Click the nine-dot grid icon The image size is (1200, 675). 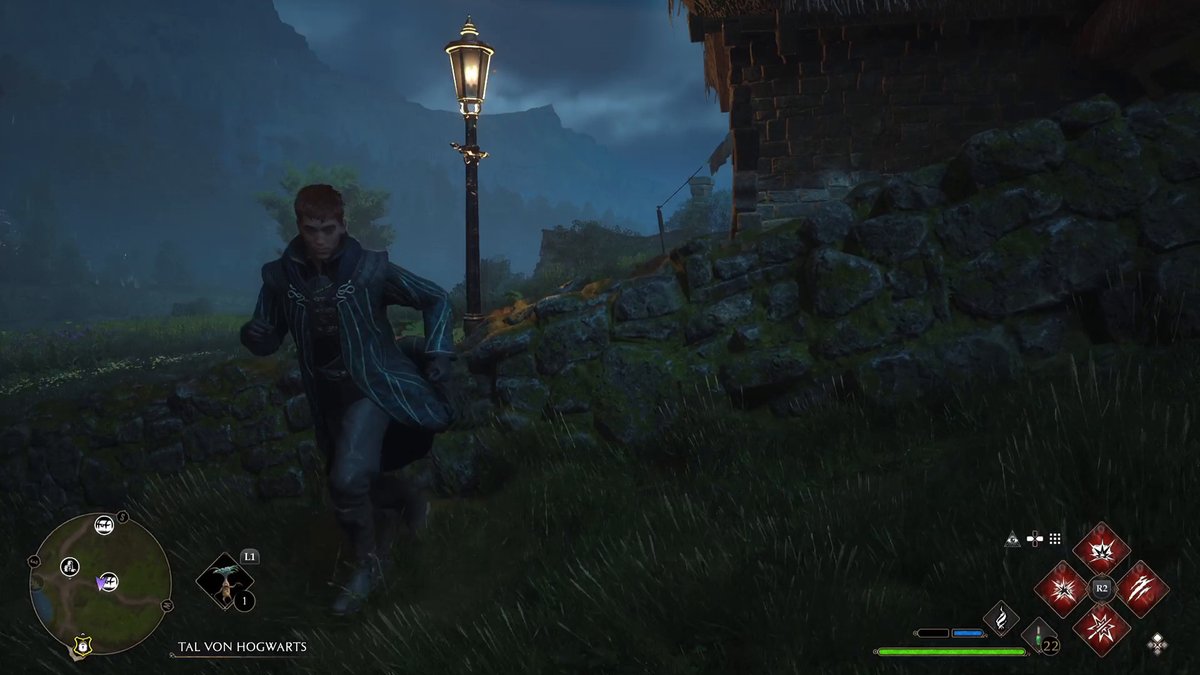(1054, 538)
